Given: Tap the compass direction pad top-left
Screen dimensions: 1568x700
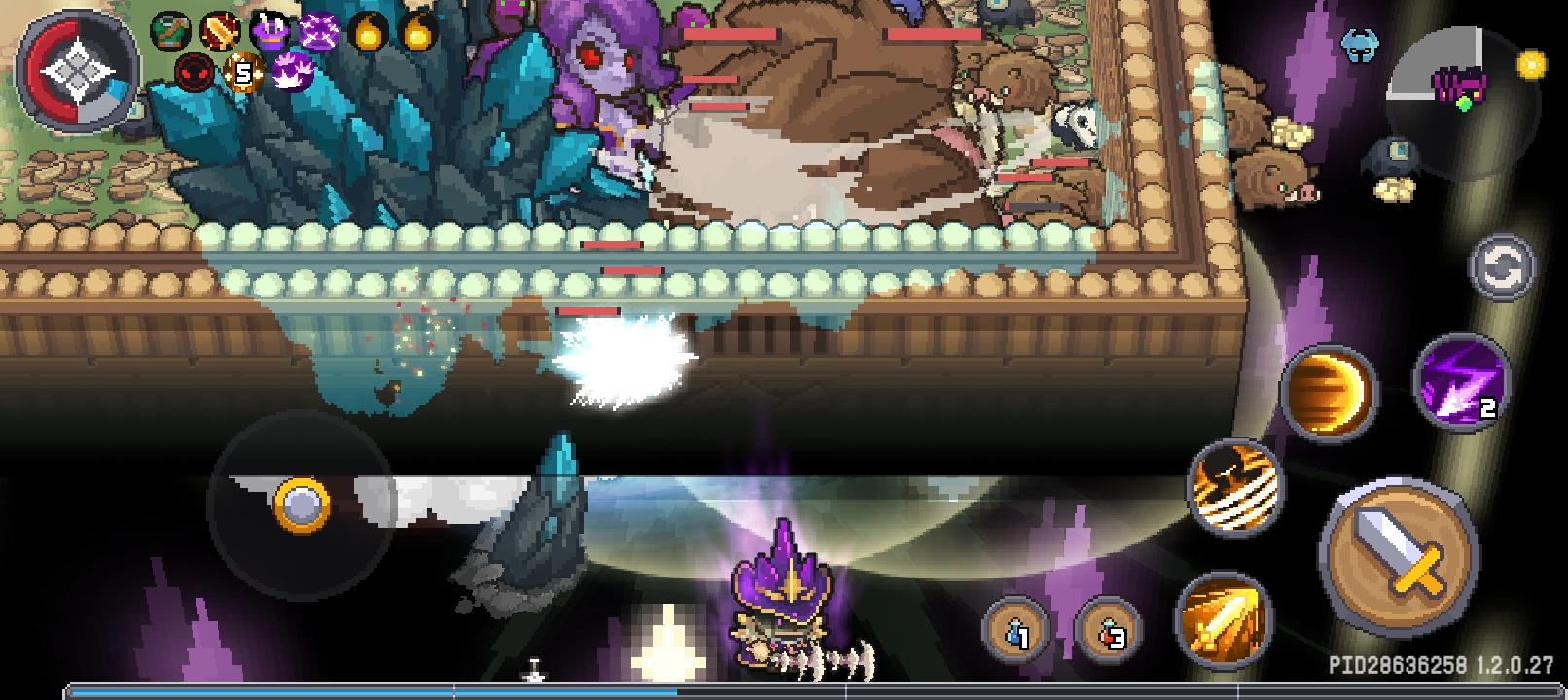Looking at the screenshot, I should 80,68.
